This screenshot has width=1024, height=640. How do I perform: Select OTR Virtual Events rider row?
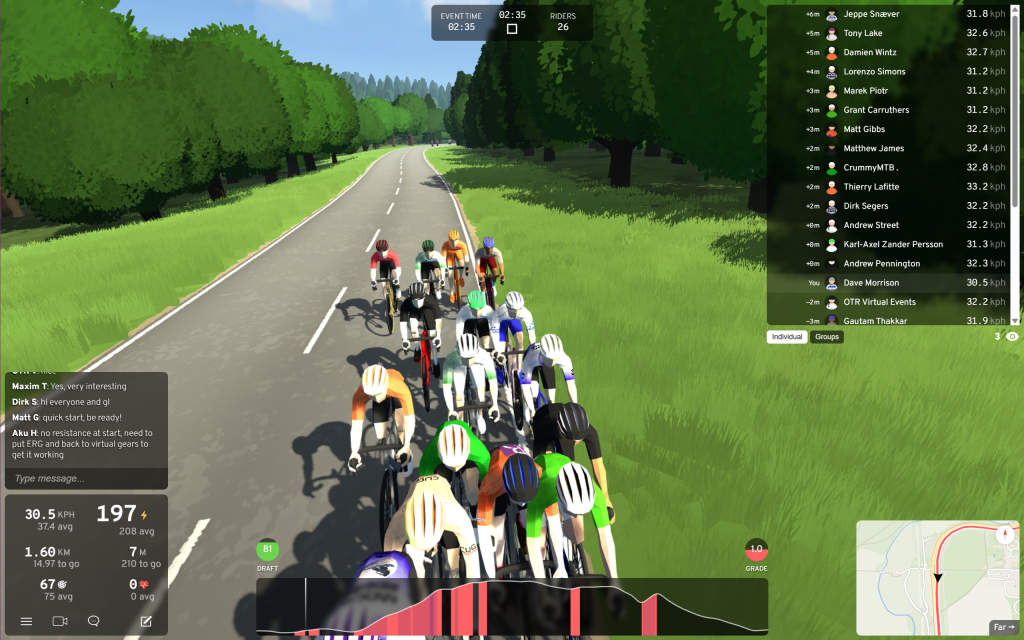pos(887,302)
